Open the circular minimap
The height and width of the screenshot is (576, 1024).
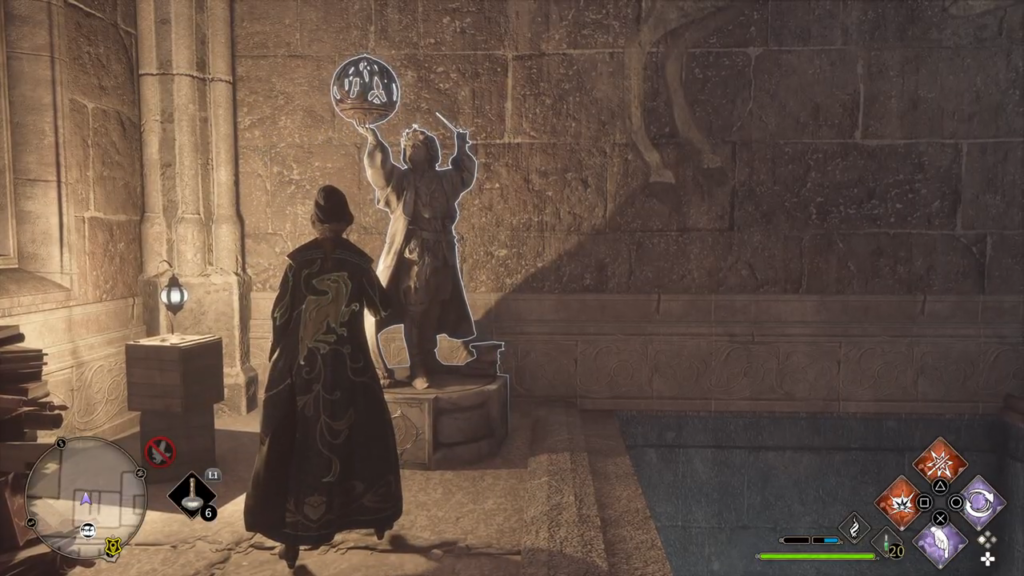[85, 497]
